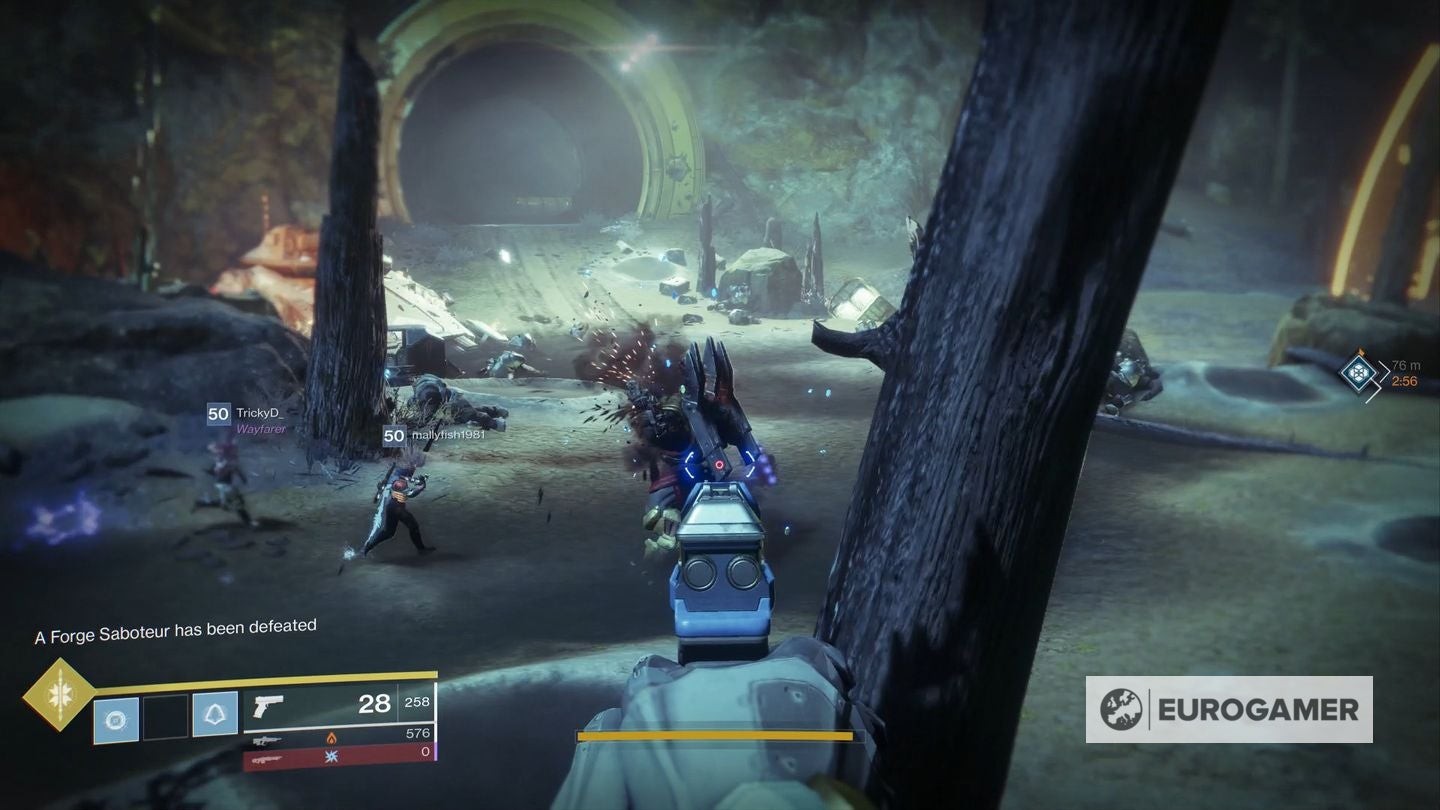
Task: Click the stasis element icon on heavy weapon
Action: [330, 758]
